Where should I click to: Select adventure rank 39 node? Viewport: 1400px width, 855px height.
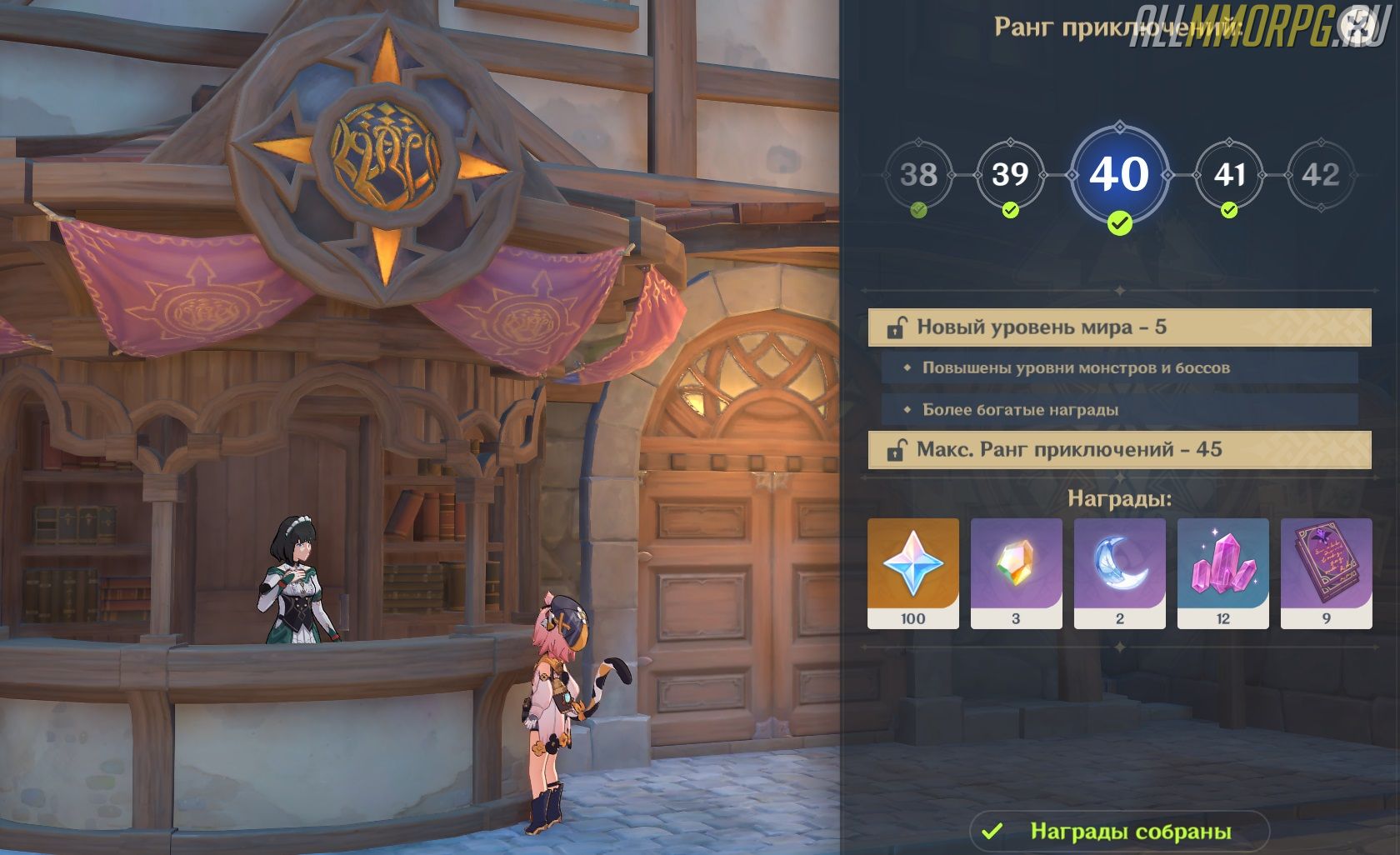[x=1010, y=175]
